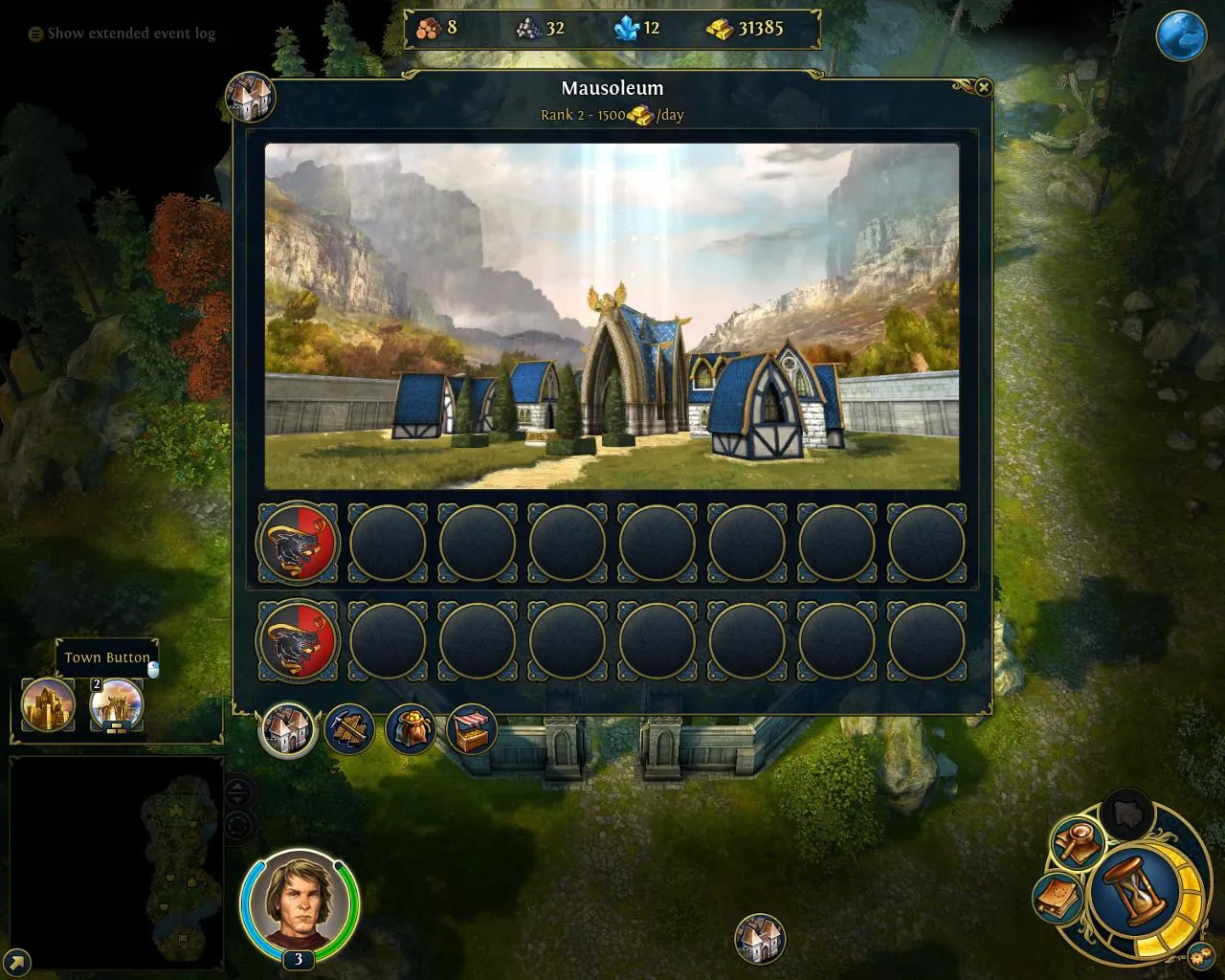Select the first golden town portrait button
The image size is (1225, 980).
click(48, 705)
